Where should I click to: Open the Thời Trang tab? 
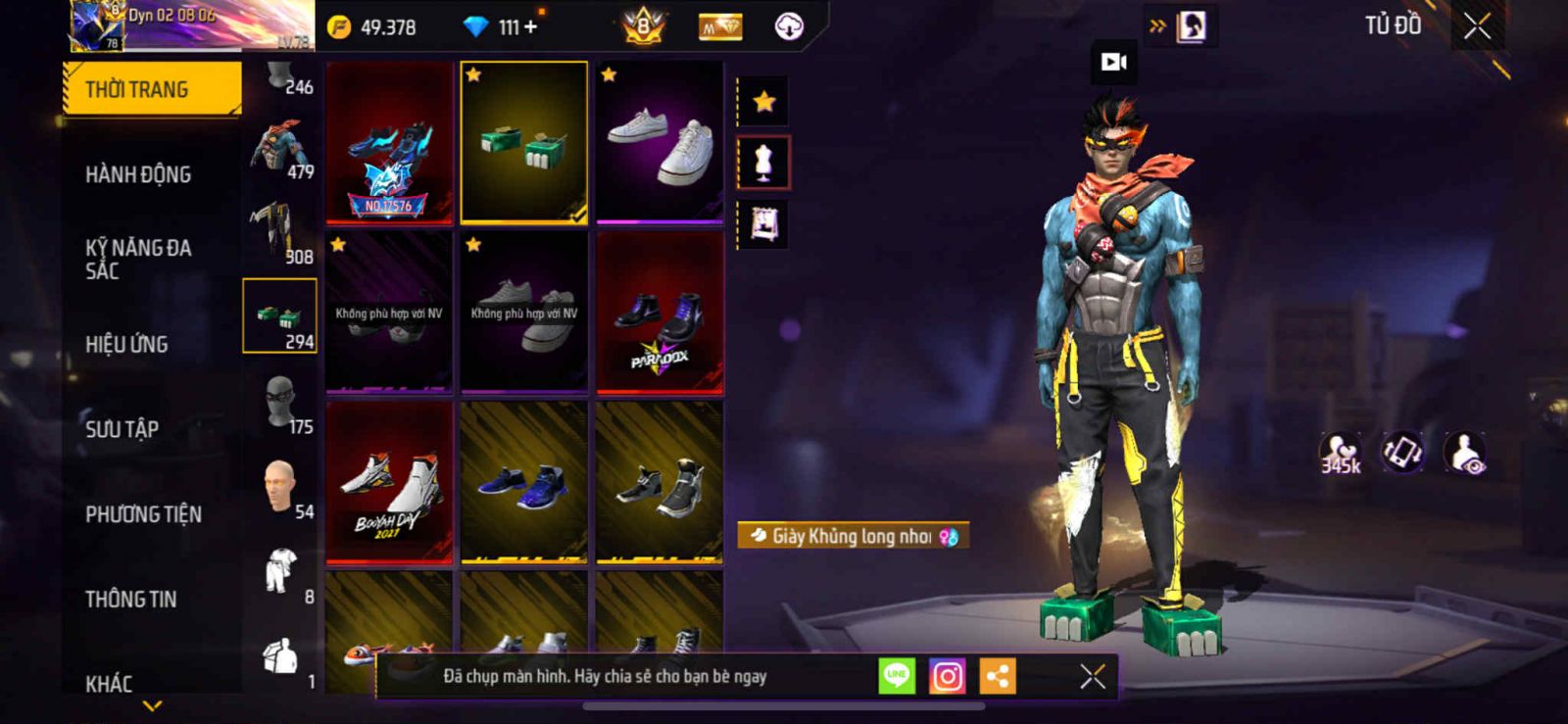click(151, 89)
